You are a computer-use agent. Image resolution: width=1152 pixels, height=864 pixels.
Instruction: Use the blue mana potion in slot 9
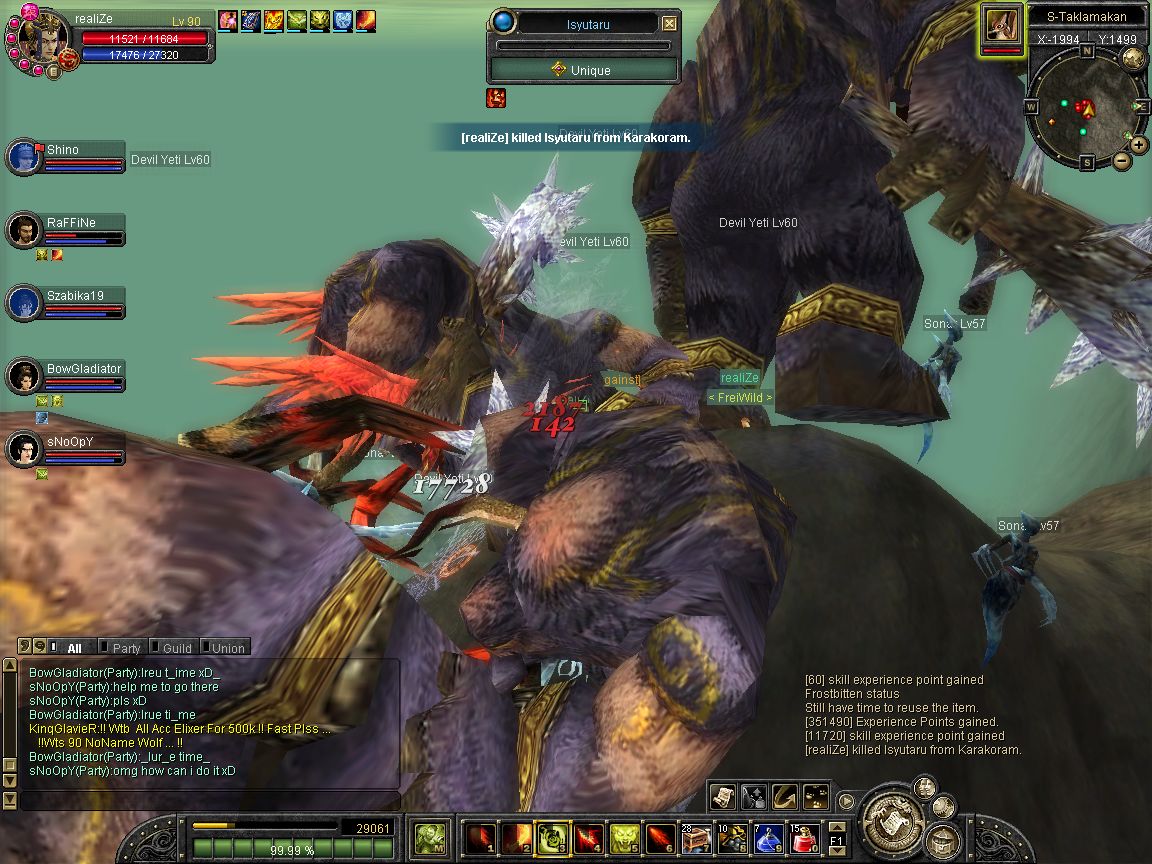click(x=770, y=837)
